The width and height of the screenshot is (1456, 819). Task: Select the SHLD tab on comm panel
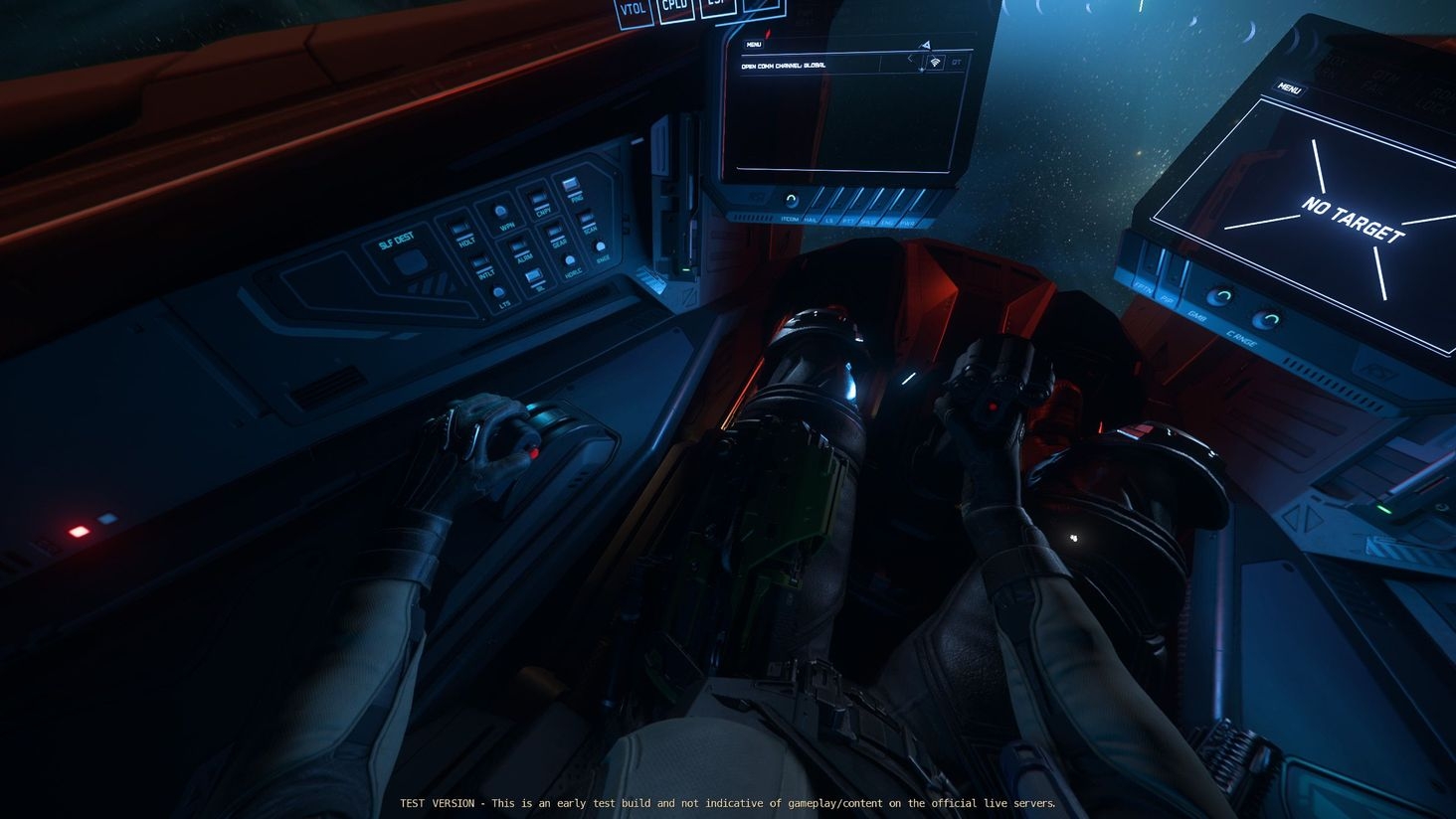868,221
